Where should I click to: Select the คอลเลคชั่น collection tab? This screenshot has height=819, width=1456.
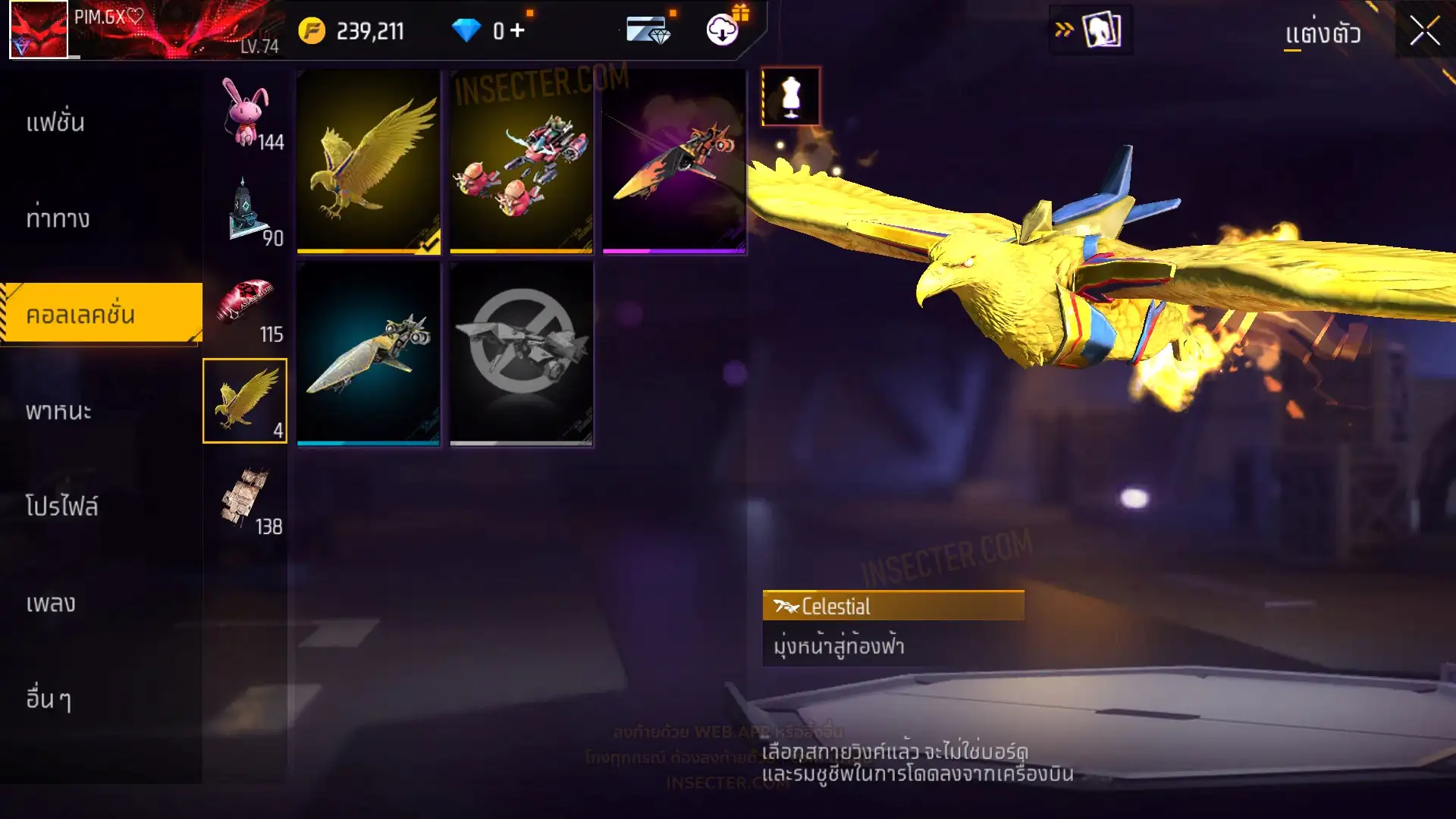point(101,314)
